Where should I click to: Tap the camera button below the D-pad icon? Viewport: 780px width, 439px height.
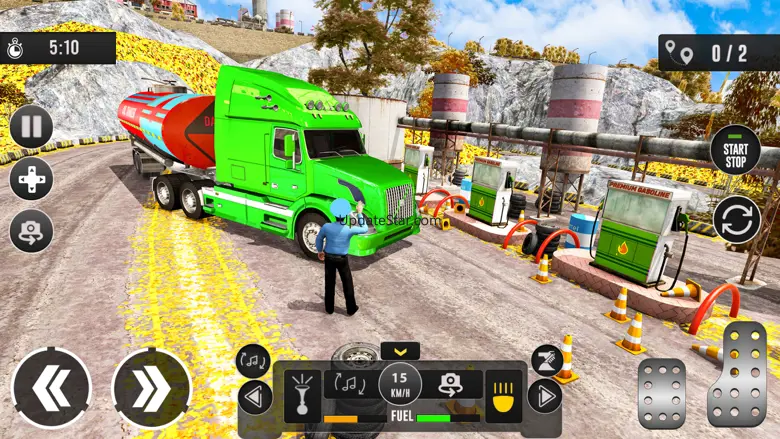point(31,231)
